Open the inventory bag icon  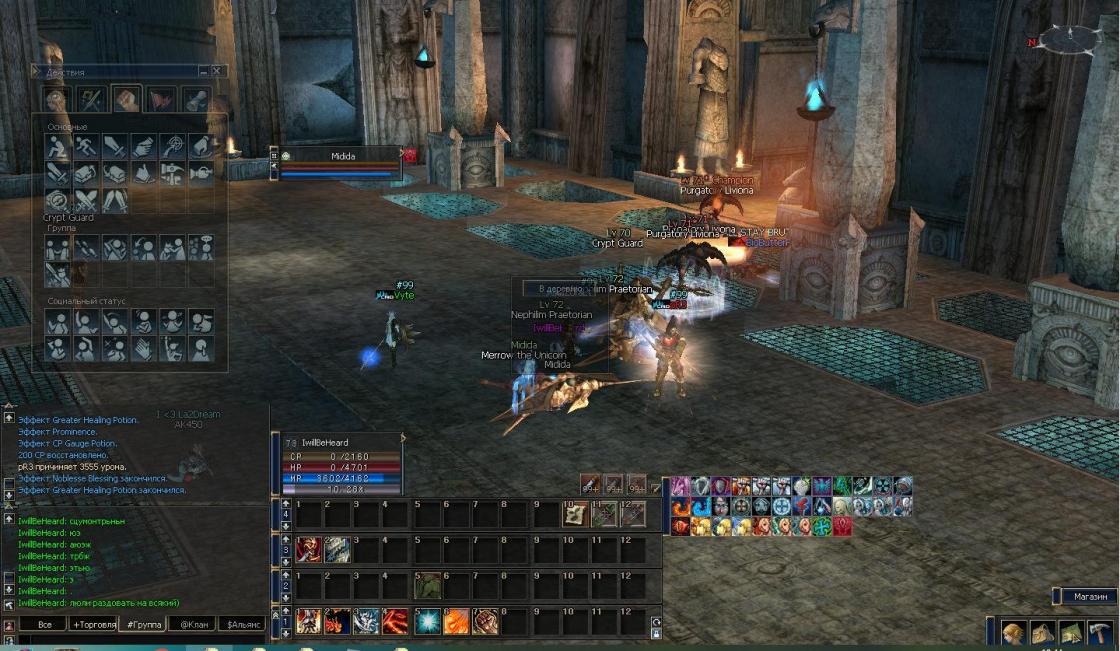point(1043,633)
